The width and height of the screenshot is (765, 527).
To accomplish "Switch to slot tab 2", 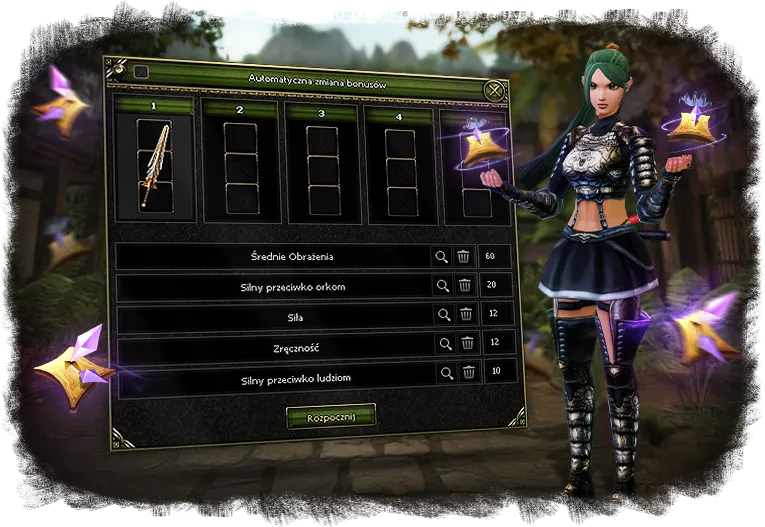I will click(x=240, y=110).
